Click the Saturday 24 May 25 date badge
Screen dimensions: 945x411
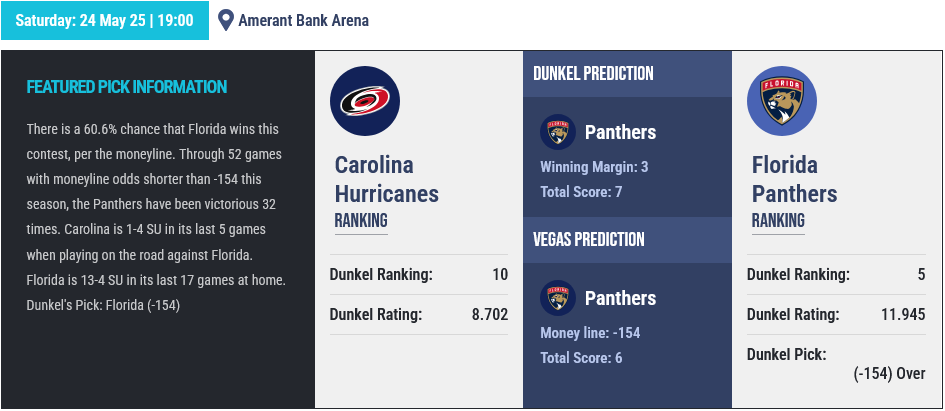click(x=105, y=20)
